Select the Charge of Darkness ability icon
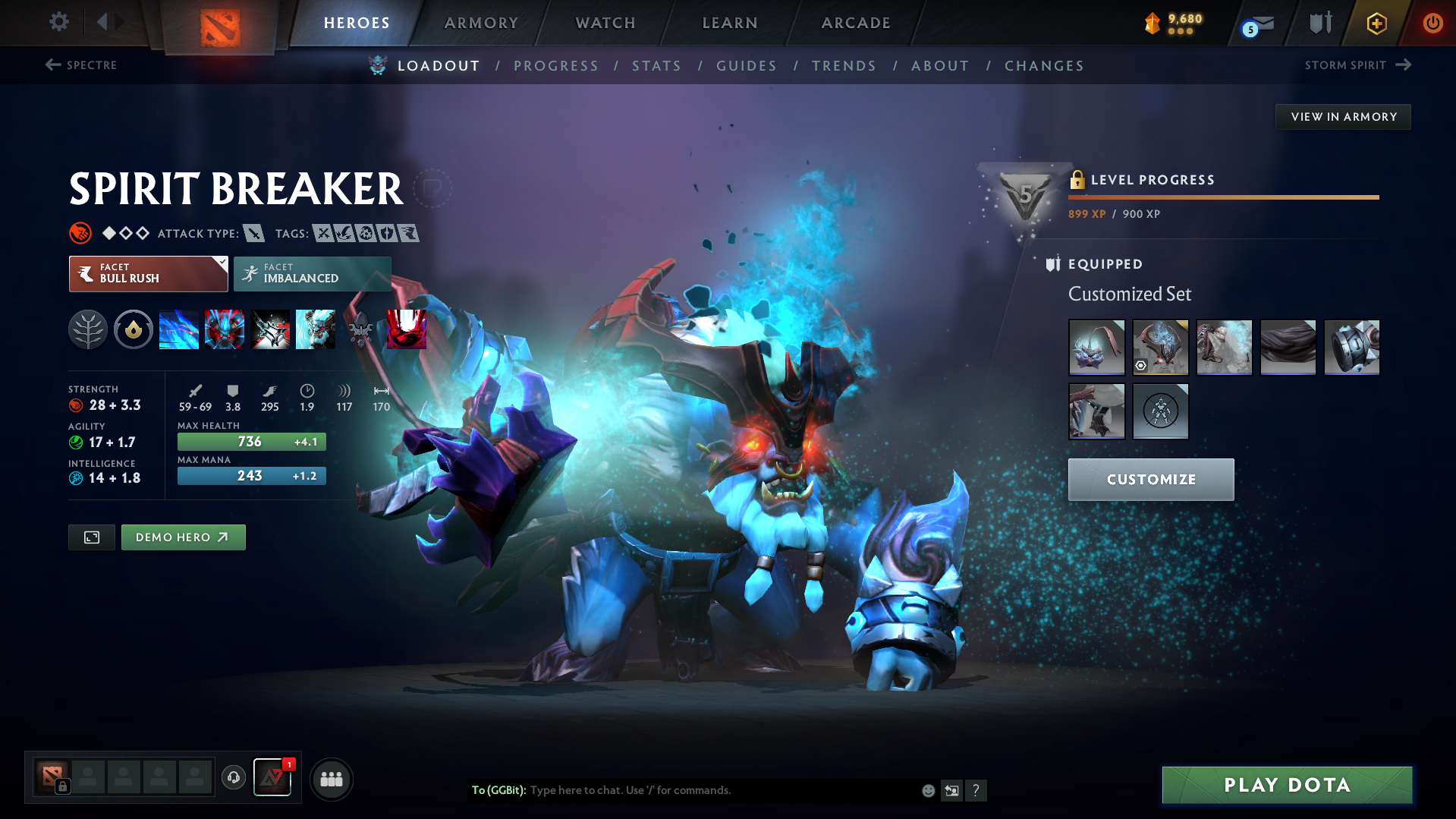1456x819 pixels. click(179, 329)
